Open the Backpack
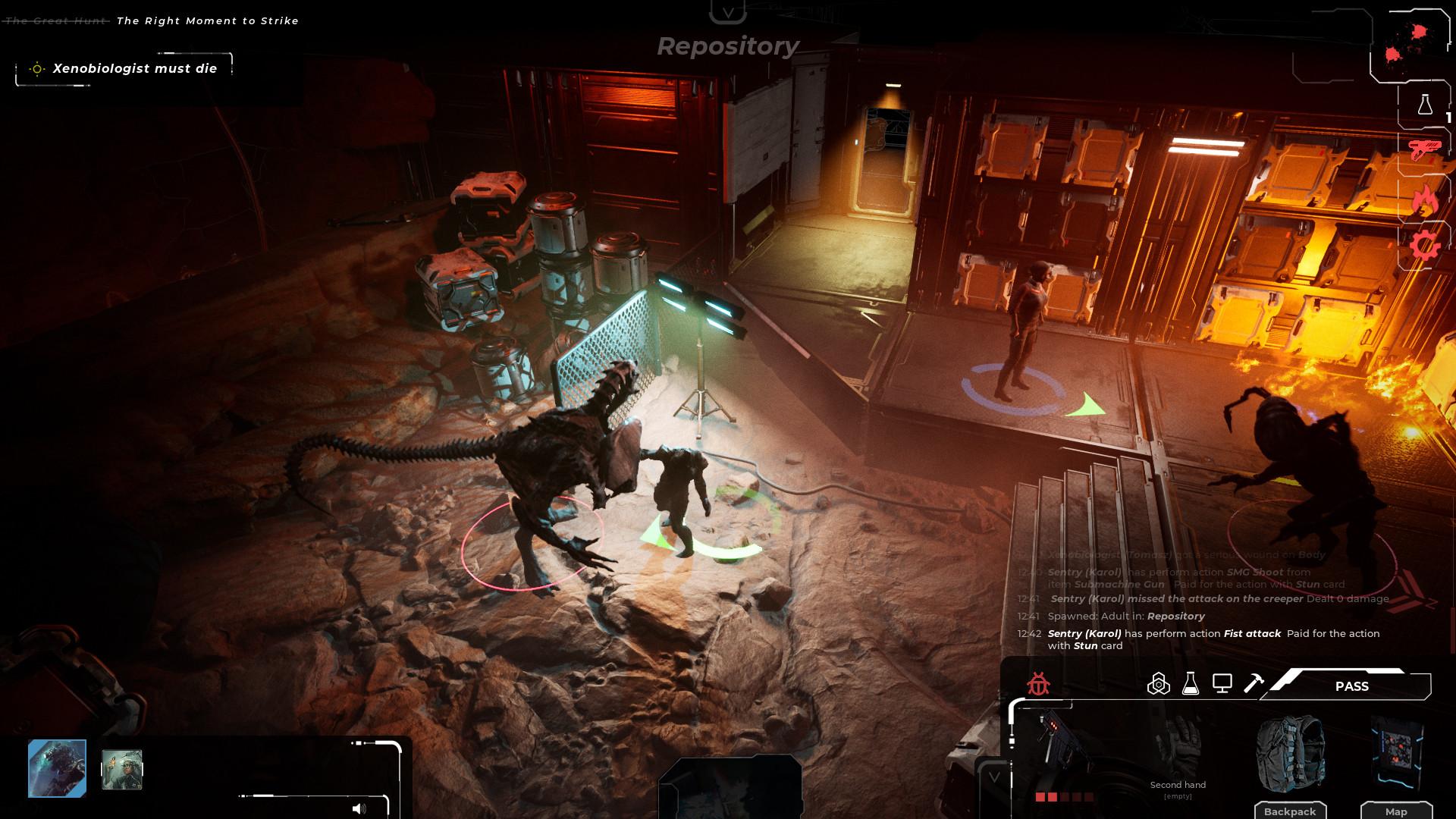Screen dimensions: 1456x819 1291,810
